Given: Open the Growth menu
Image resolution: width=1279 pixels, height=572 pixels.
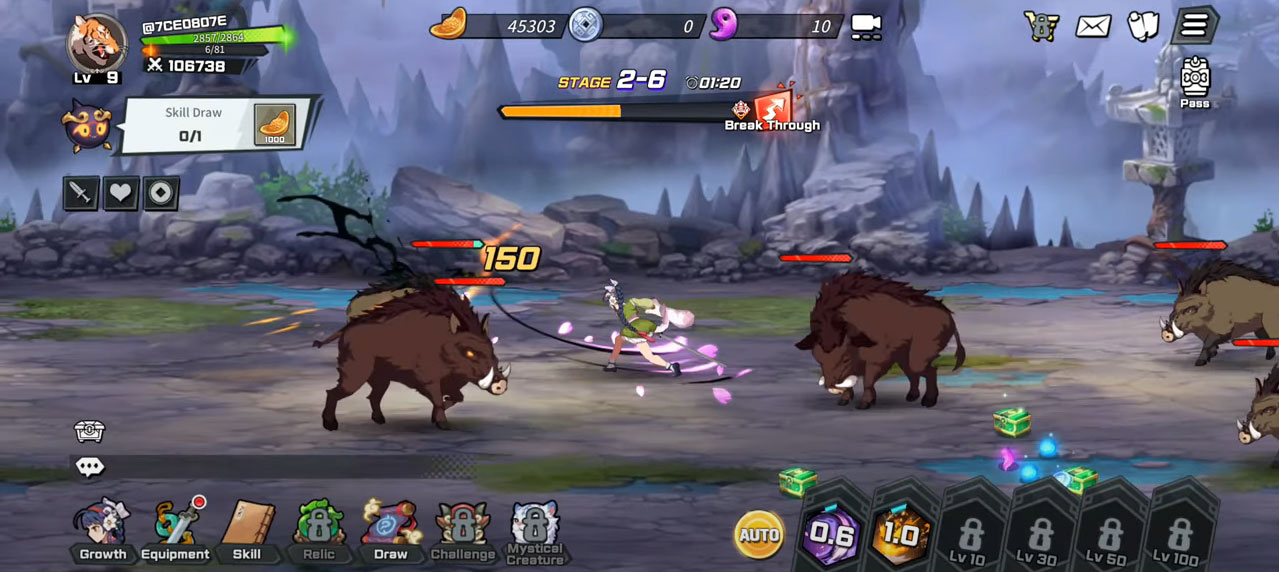Looking at the screenshot, I should click(x=102, y=530).
